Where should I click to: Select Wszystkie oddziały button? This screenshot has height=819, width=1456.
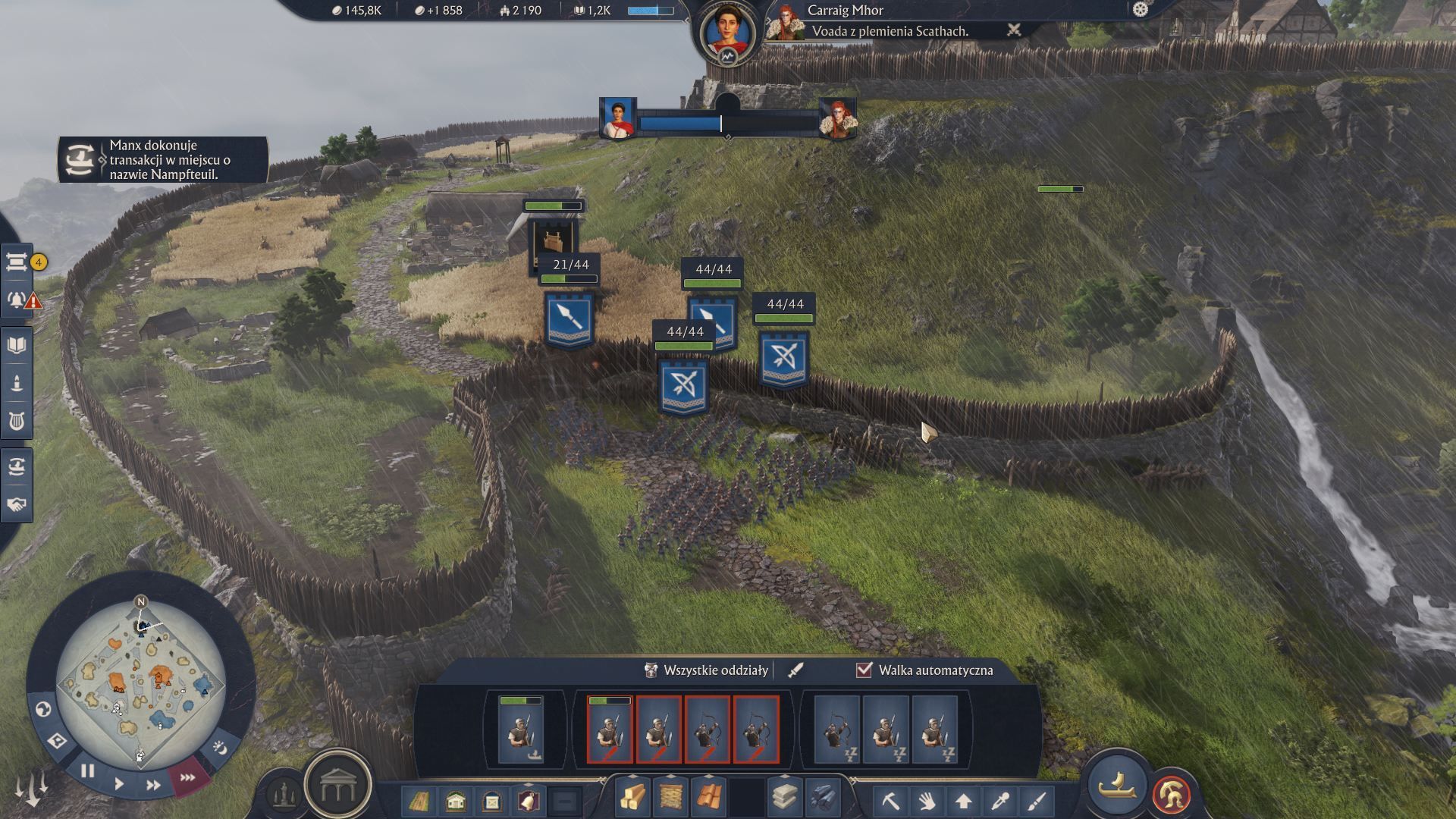(708, 670)
